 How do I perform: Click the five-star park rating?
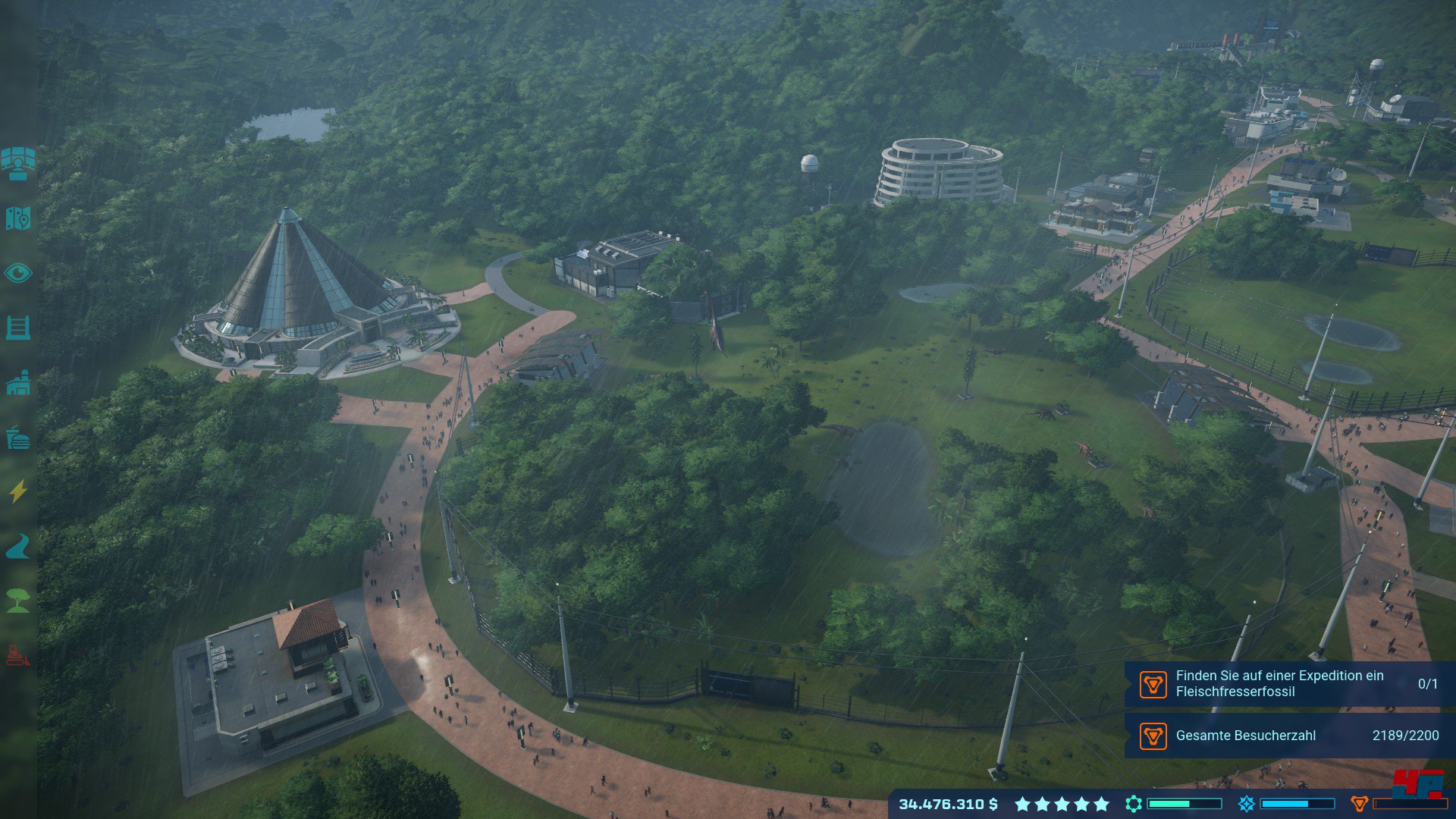1062,804
